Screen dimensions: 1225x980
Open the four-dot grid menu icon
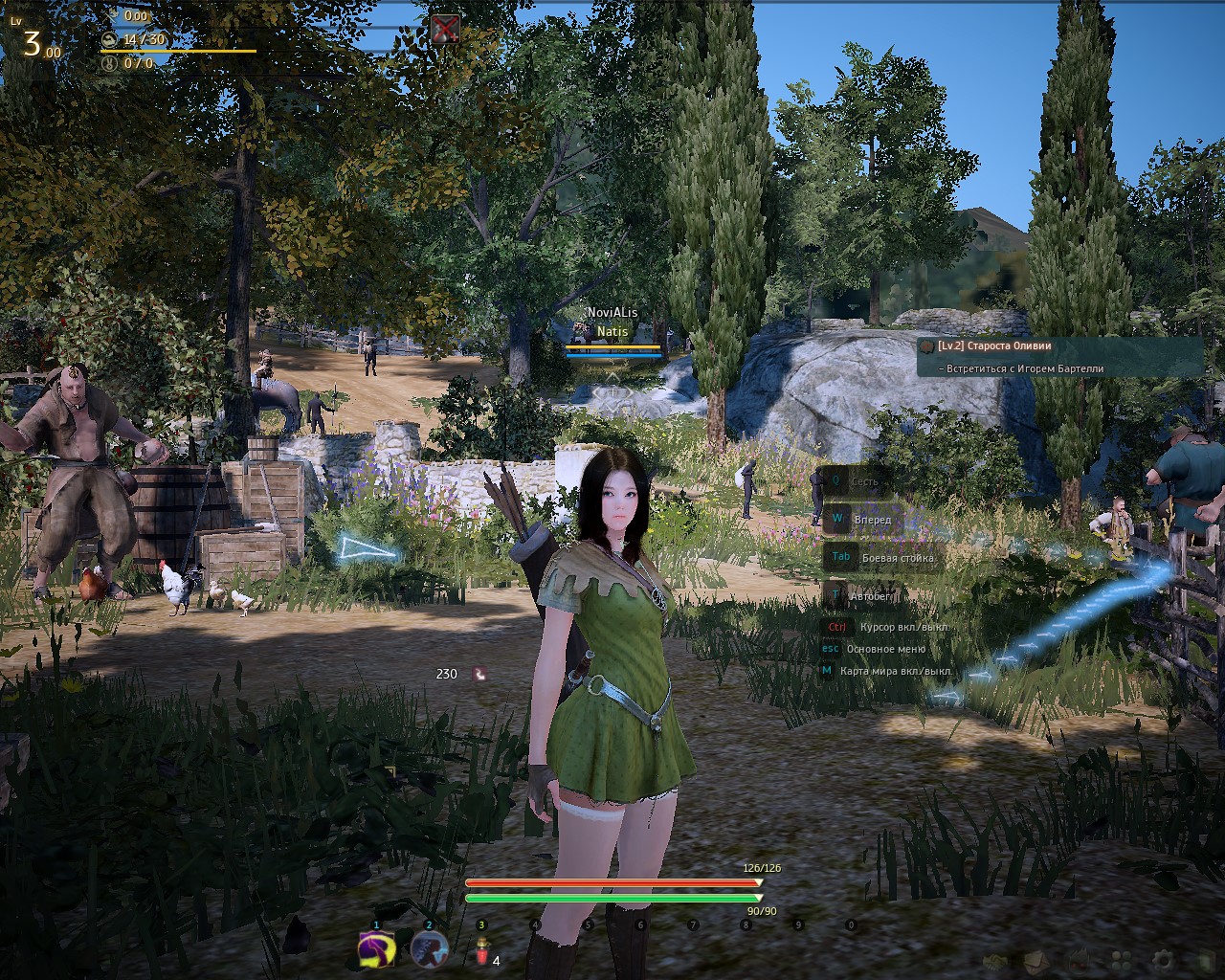click(x=1121, y=960)
